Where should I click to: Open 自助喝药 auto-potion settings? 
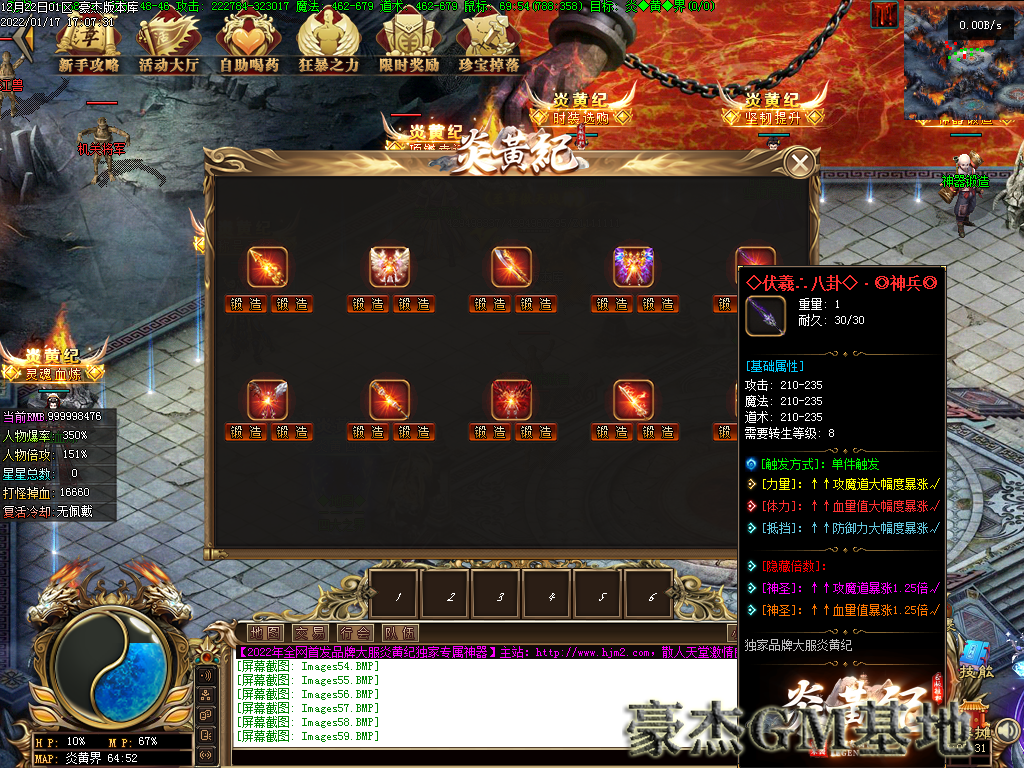coord(249,46)
